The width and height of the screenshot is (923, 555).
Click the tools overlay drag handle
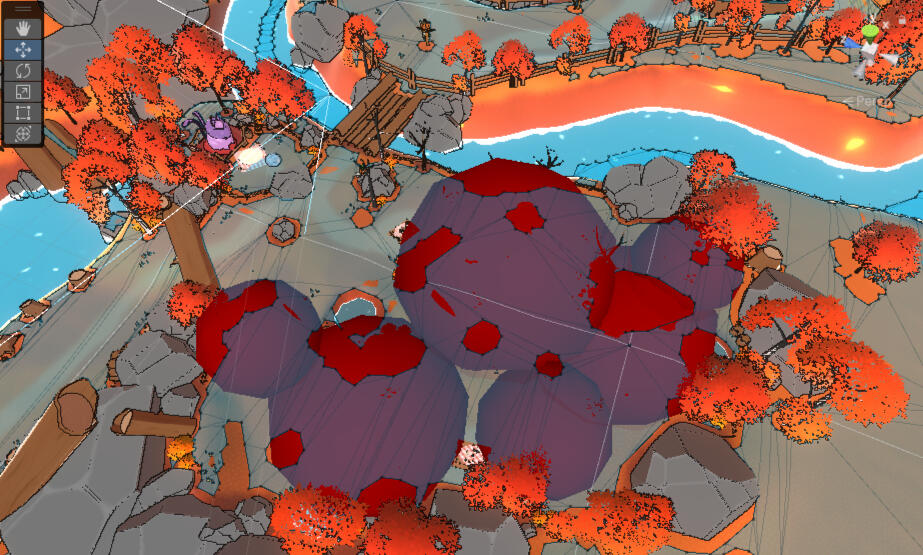(23, 8)
